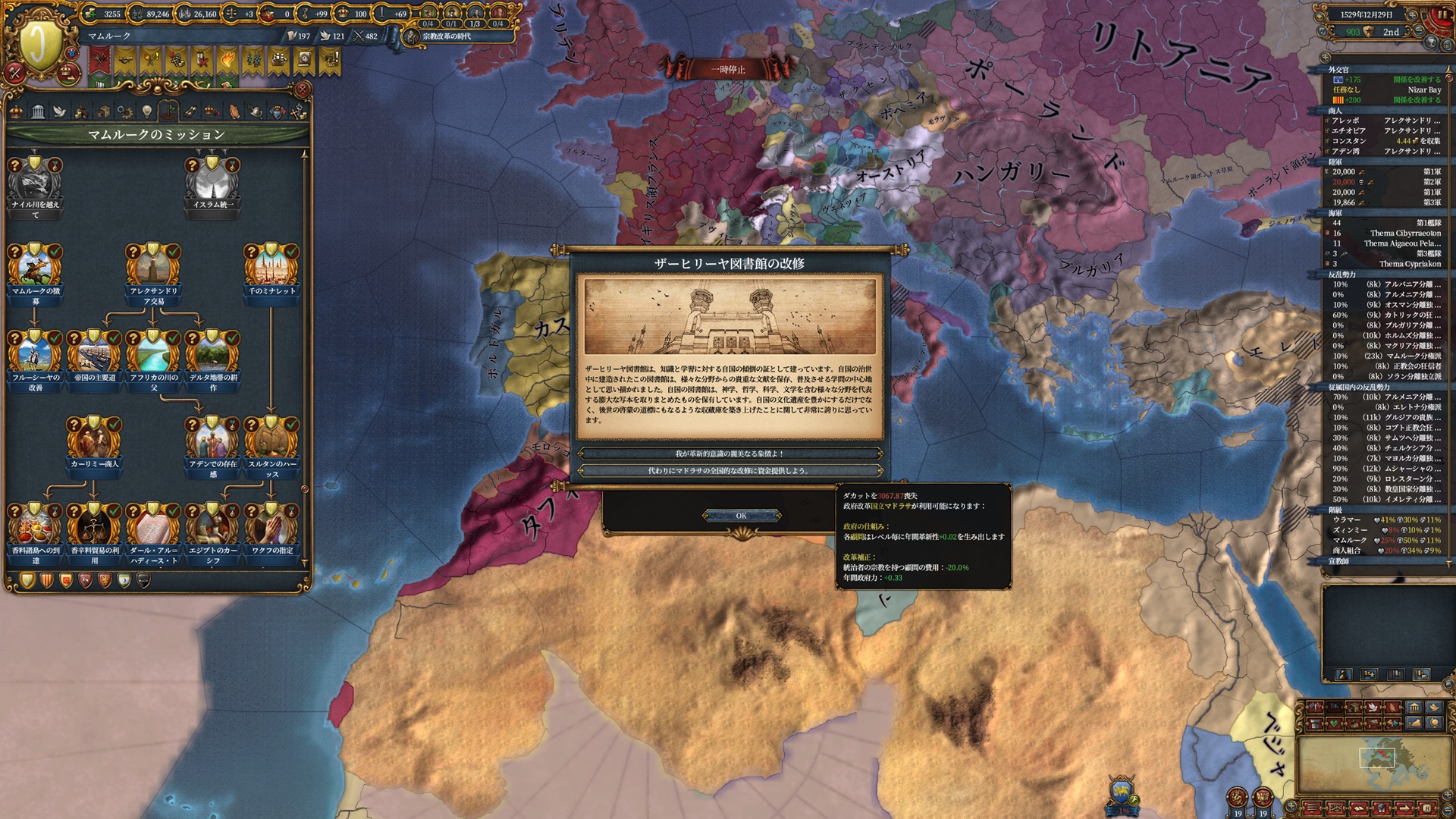
Task: Open the religion panel praying hands icon
Action: (x=236, y=111)
